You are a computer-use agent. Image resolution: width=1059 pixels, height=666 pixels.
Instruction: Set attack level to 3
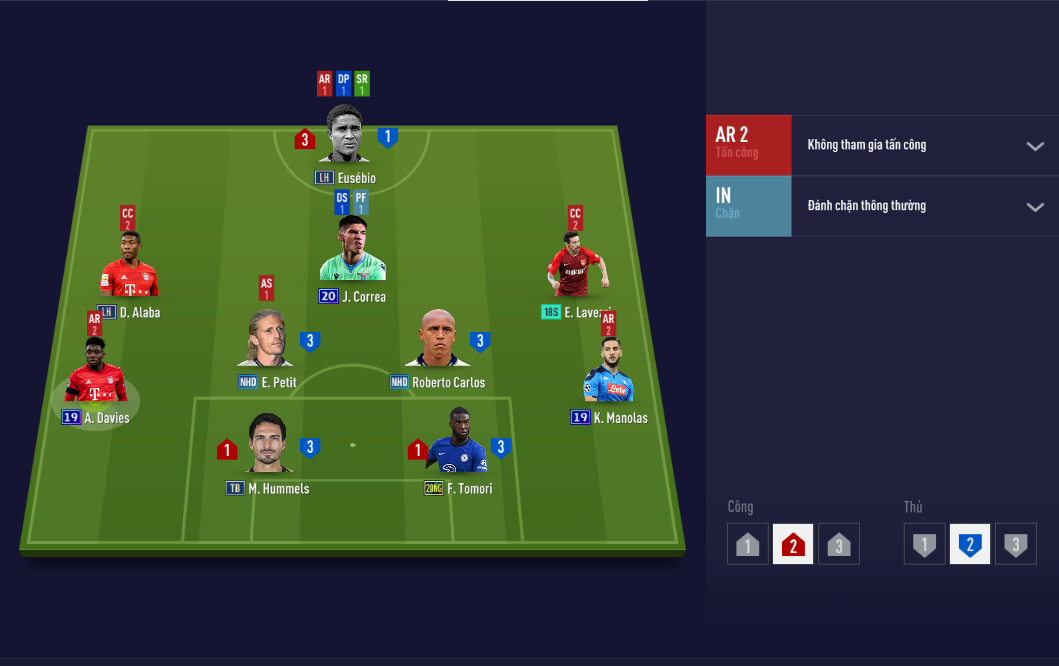point(838,545)
